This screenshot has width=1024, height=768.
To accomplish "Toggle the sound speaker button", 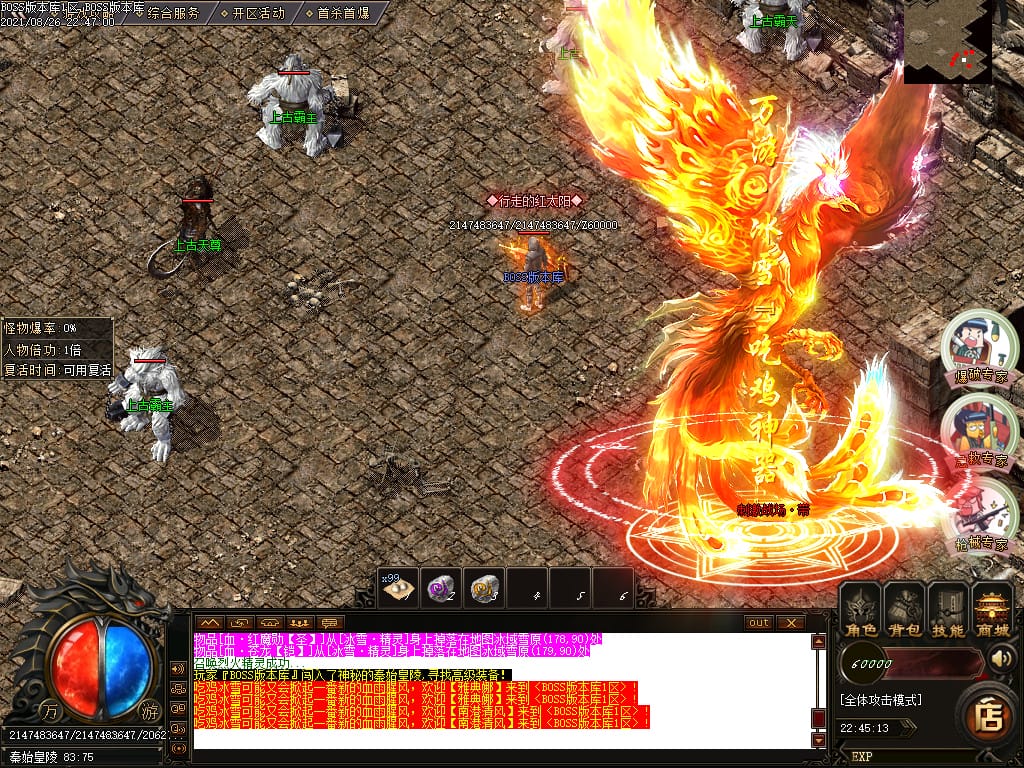I will pyautogui.click(x=1002, y=659).
